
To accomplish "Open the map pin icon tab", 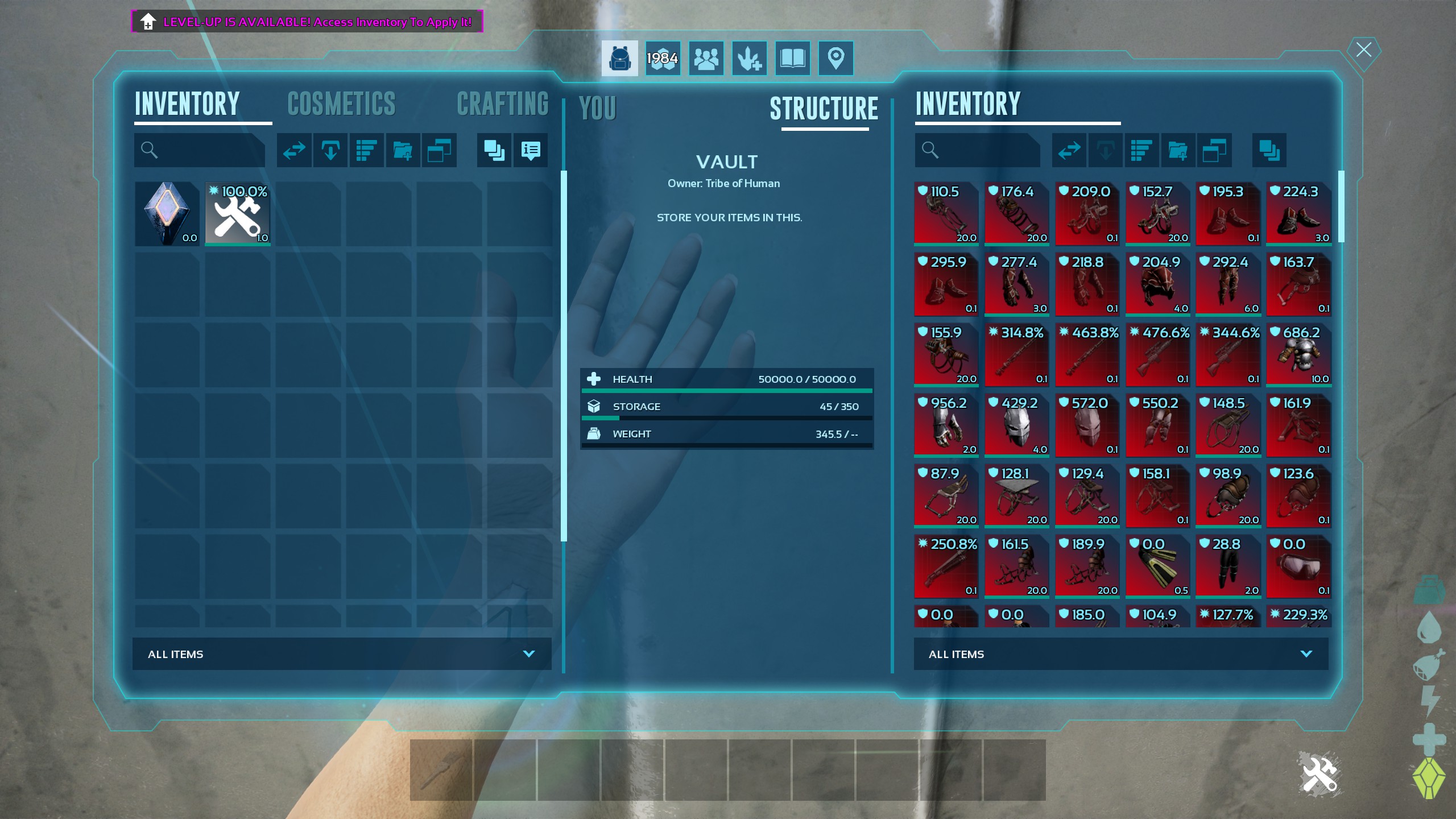I will point(835,58).
